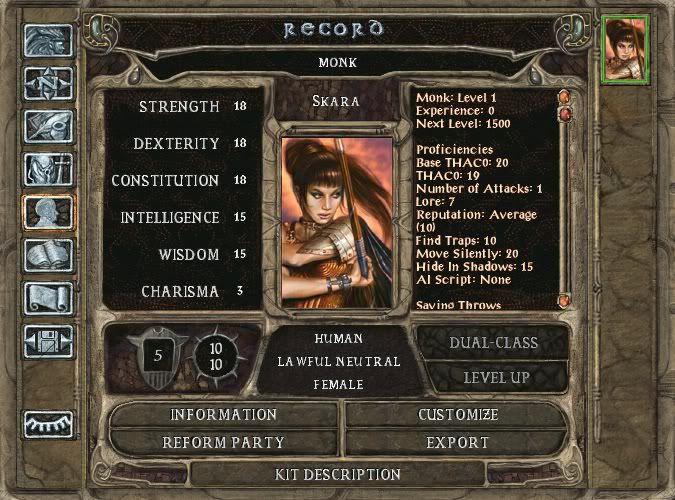Screen dimensions: 675x500
Task: Click the closed eye icon in the sidebar
Action: click(x=47, y=424)
